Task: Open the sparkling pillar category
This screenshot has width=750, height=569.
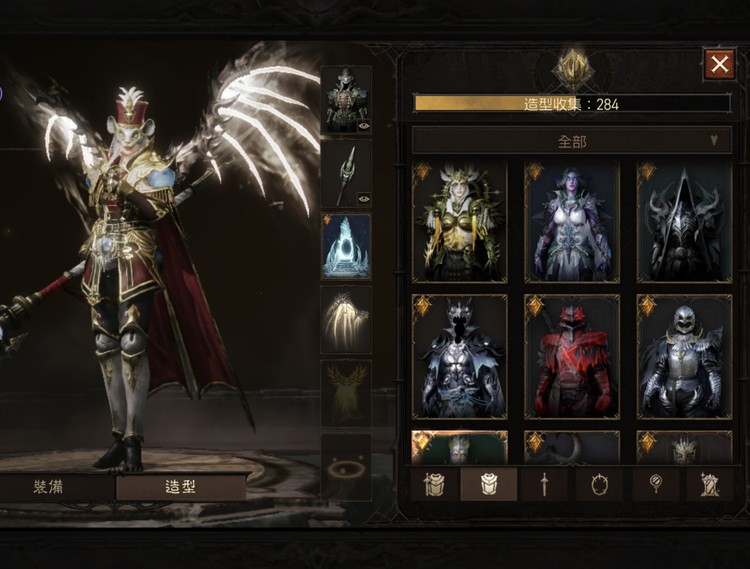Action: tap(711, 485)
